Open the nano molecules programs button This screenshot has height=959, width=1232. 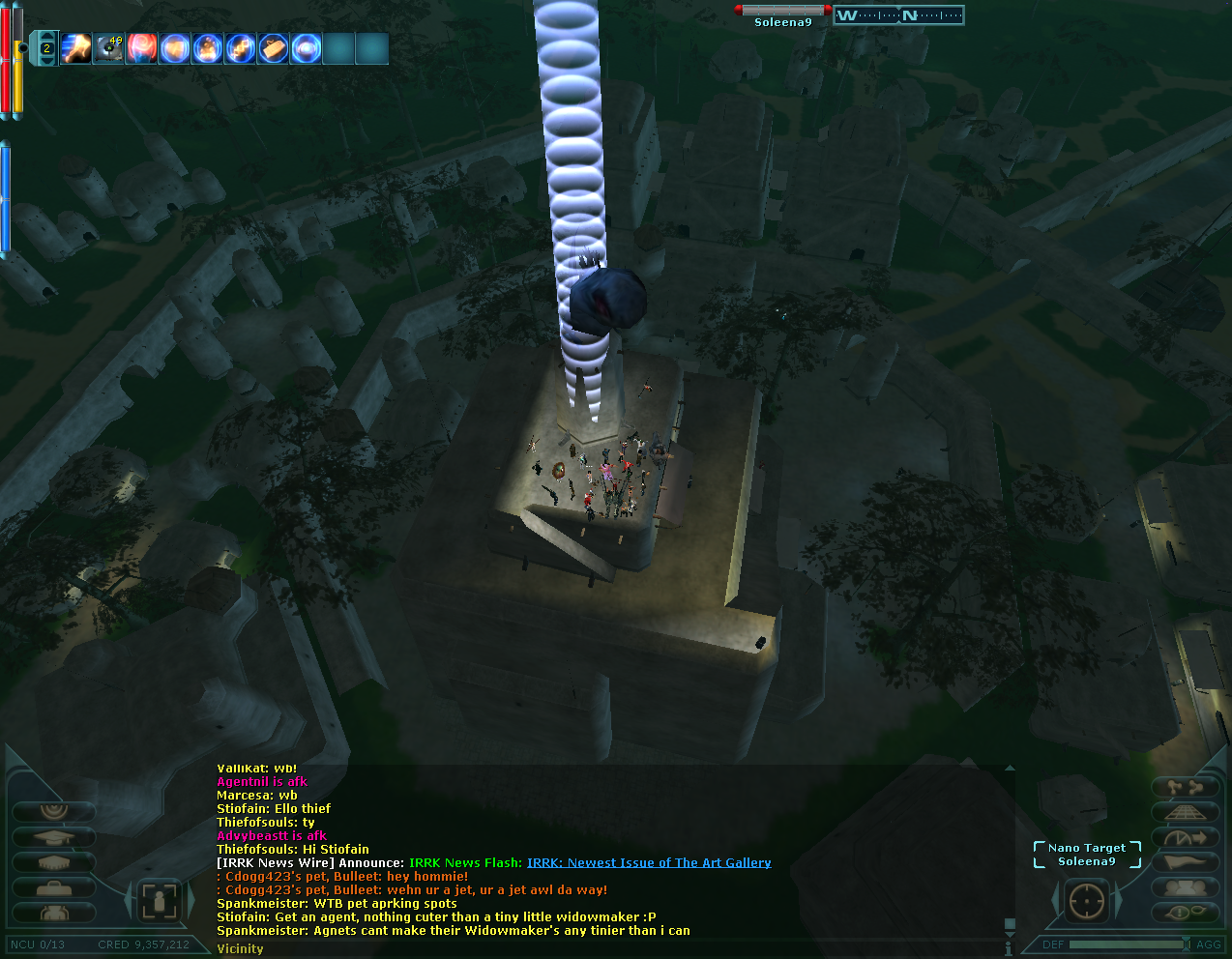[1184, 787]
